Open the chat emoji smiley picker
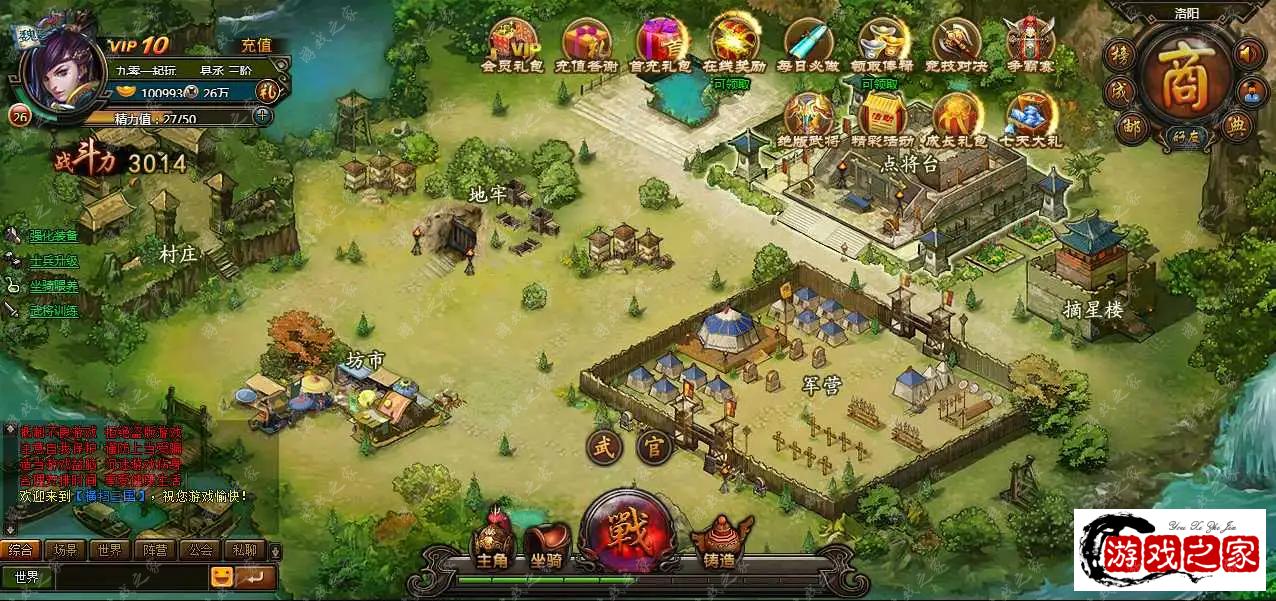 pyautogui.click(x=222, y=577)
